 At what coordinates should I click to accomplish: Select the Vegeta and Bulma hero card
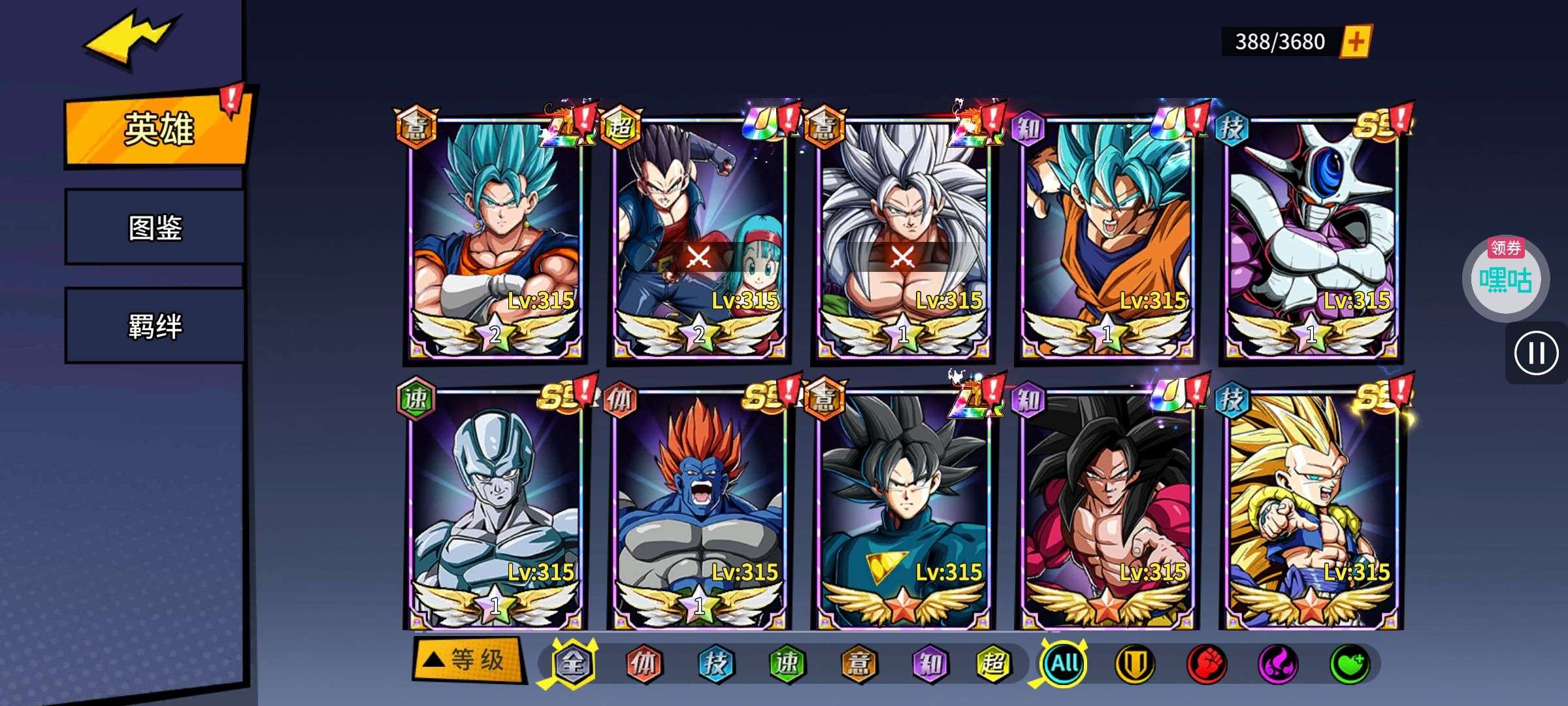click(699, 237)
